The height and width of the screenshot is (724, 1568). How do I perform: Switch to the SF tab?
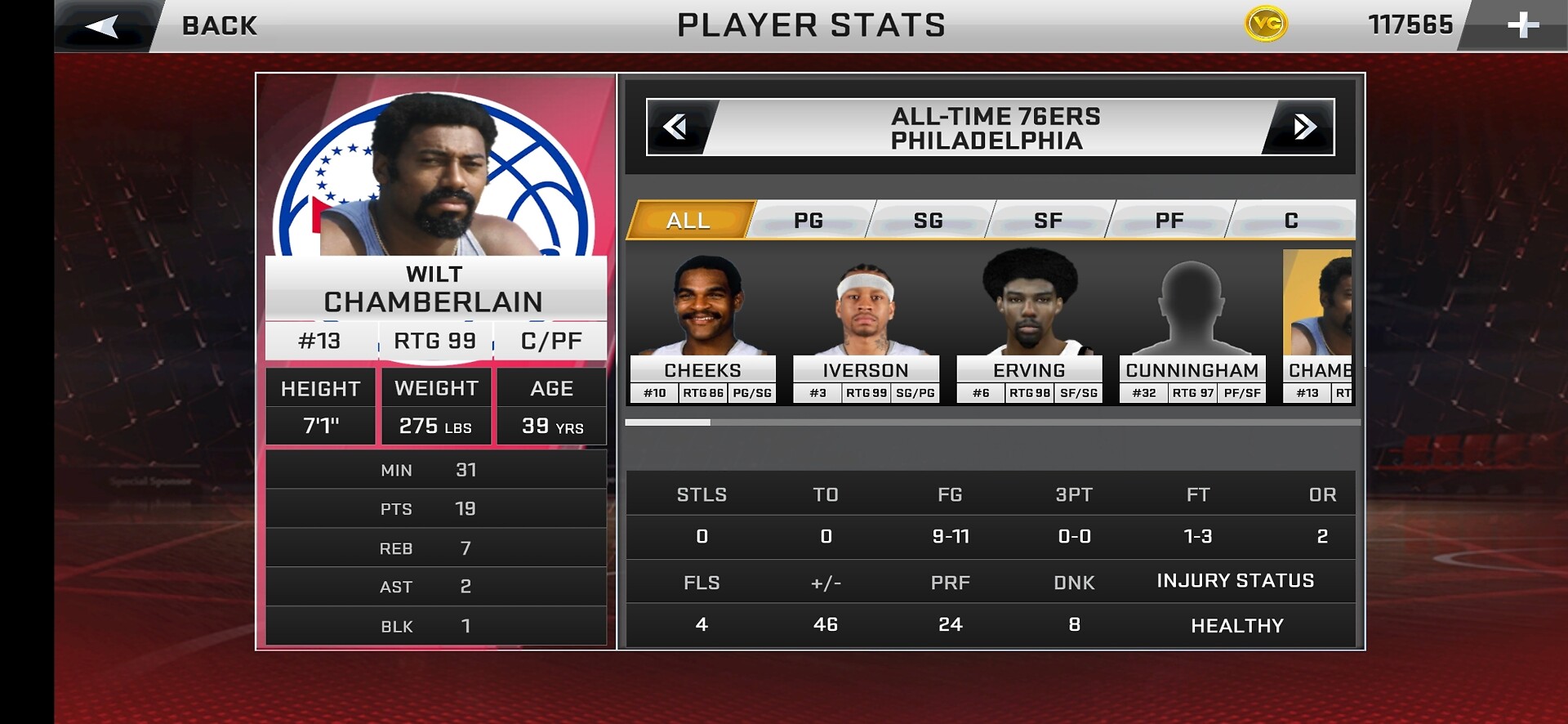click(1049, 221)
